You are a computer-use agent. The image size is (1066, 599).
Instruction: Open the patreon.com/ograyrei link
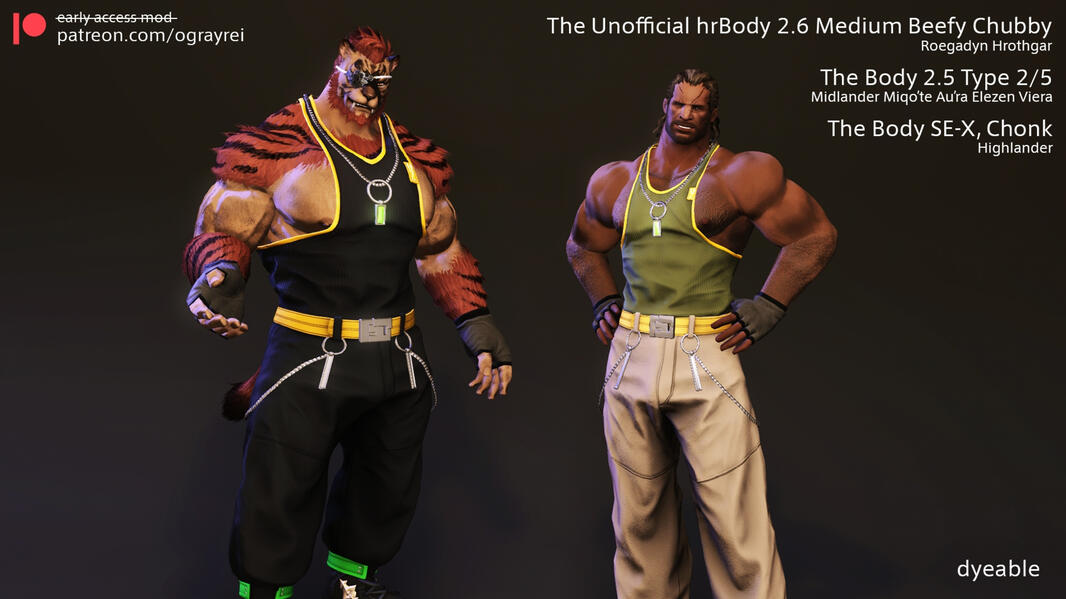150,36
